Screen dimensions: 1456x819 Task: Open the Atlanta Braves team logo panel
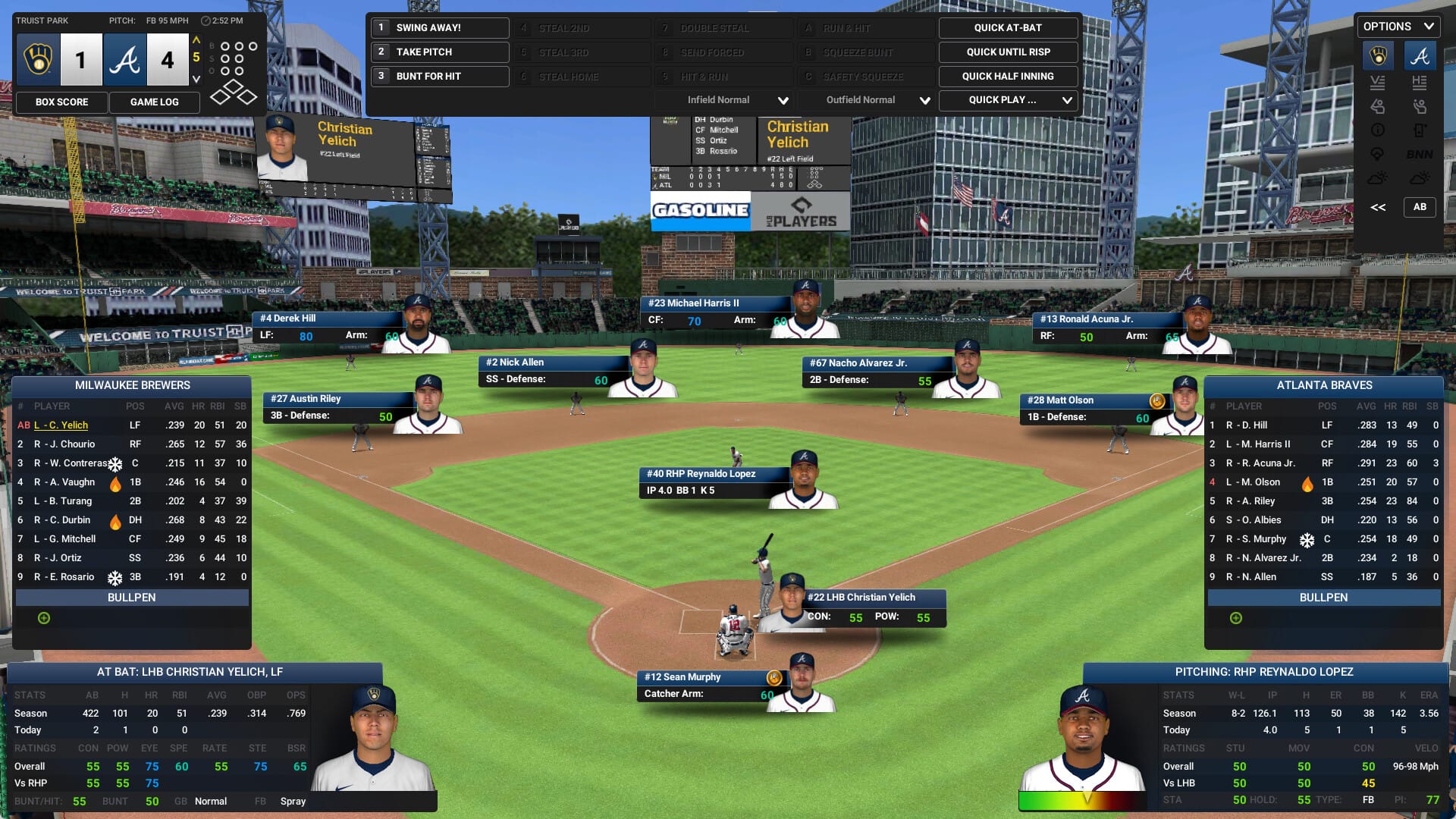point(1420,55)
